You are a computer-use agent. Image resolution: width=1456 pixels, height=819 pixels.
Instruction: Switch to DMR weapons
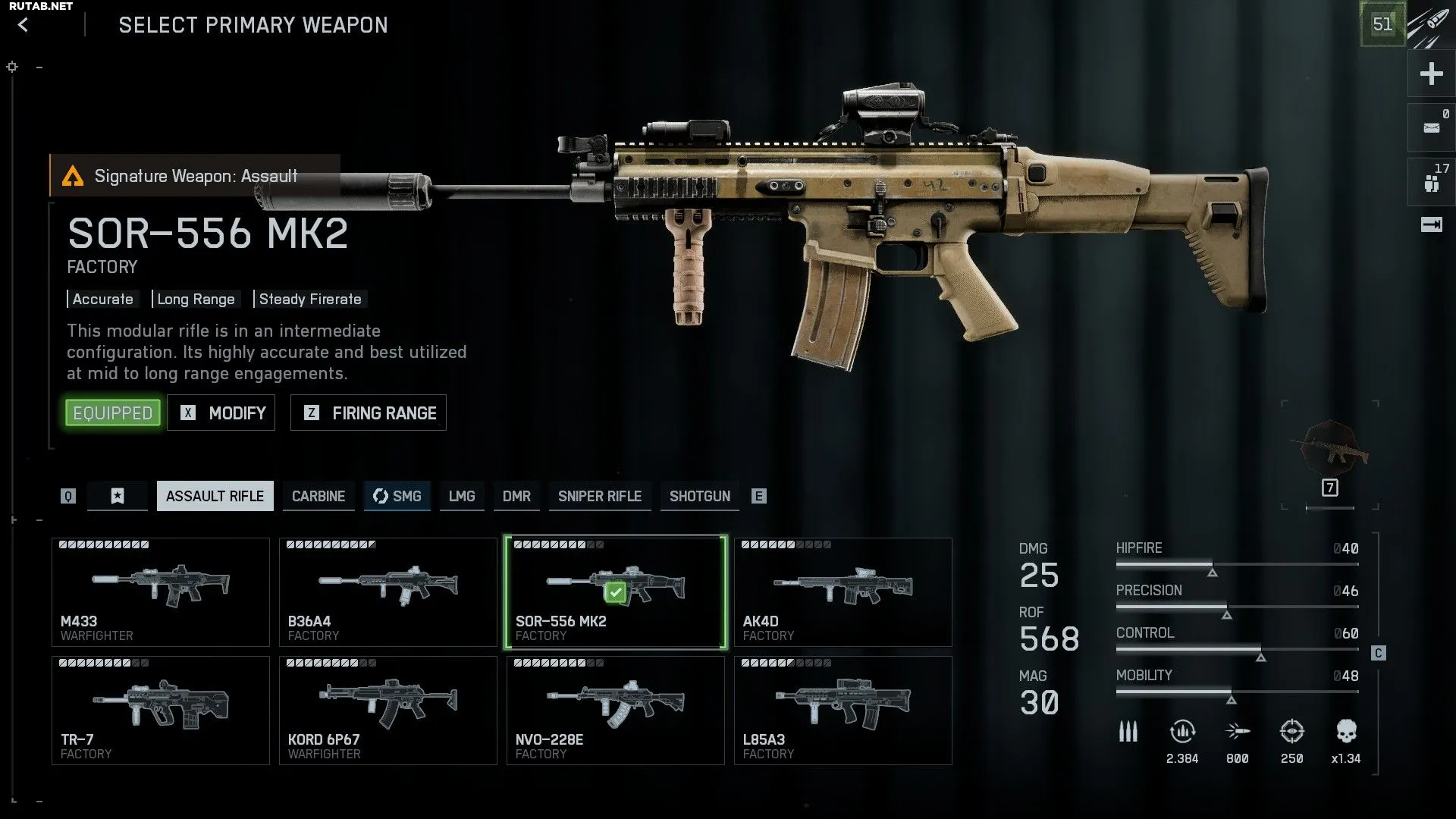516,496
